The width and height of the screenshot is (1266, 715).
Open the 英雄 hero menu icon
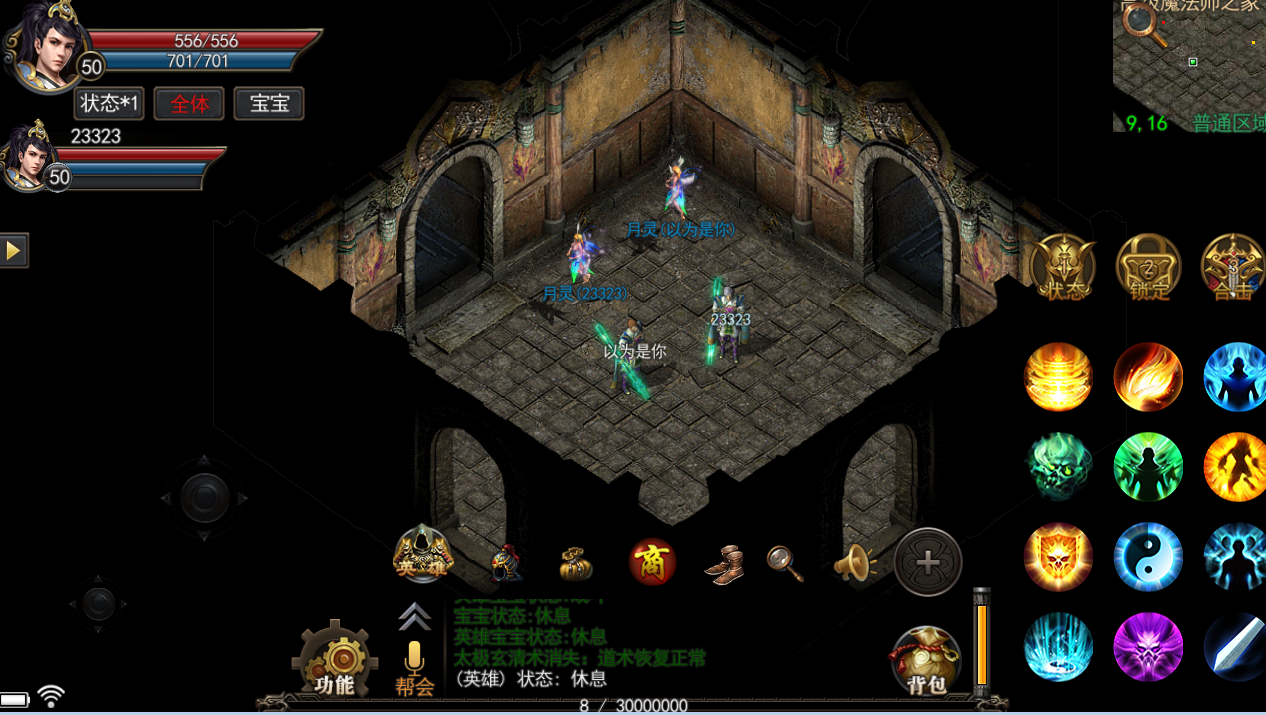422,557
